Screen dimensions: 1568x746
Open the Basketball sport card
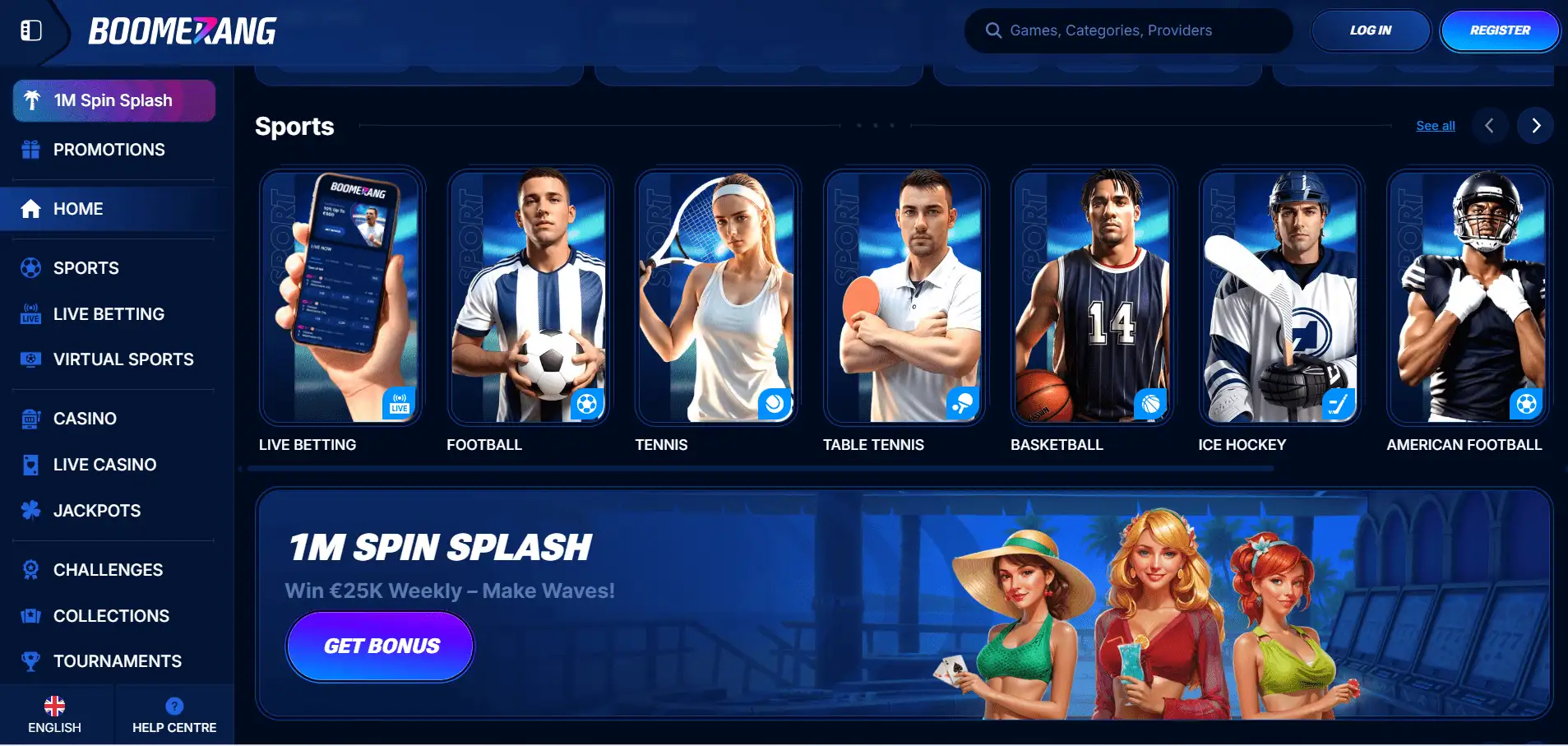[x=1092, y=297]
